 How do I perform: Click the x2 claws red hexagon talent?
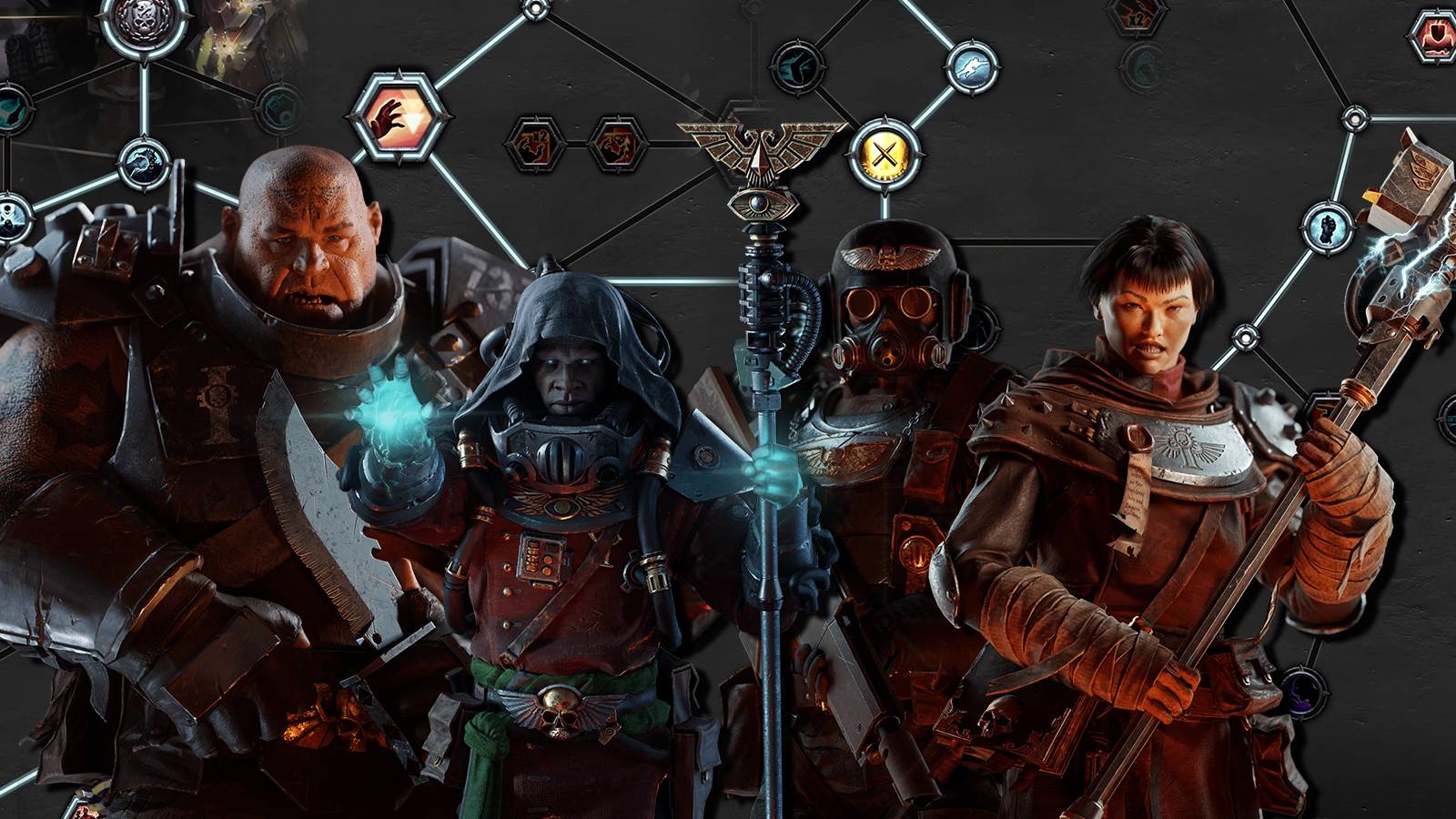tap(535, 145)
